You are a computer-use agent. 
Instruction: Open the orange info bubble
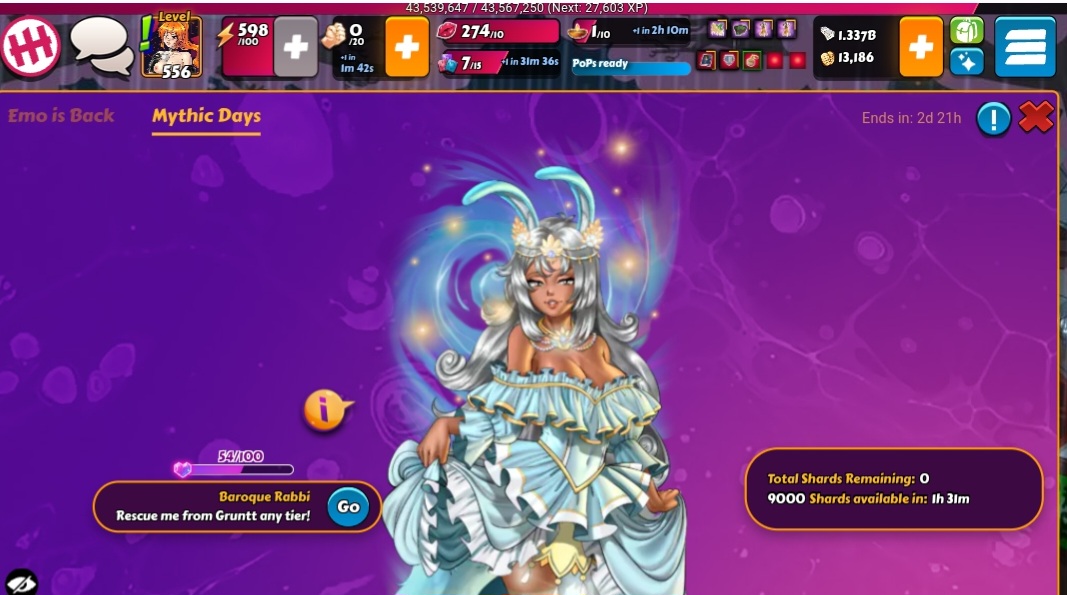[x=325, y=409]
